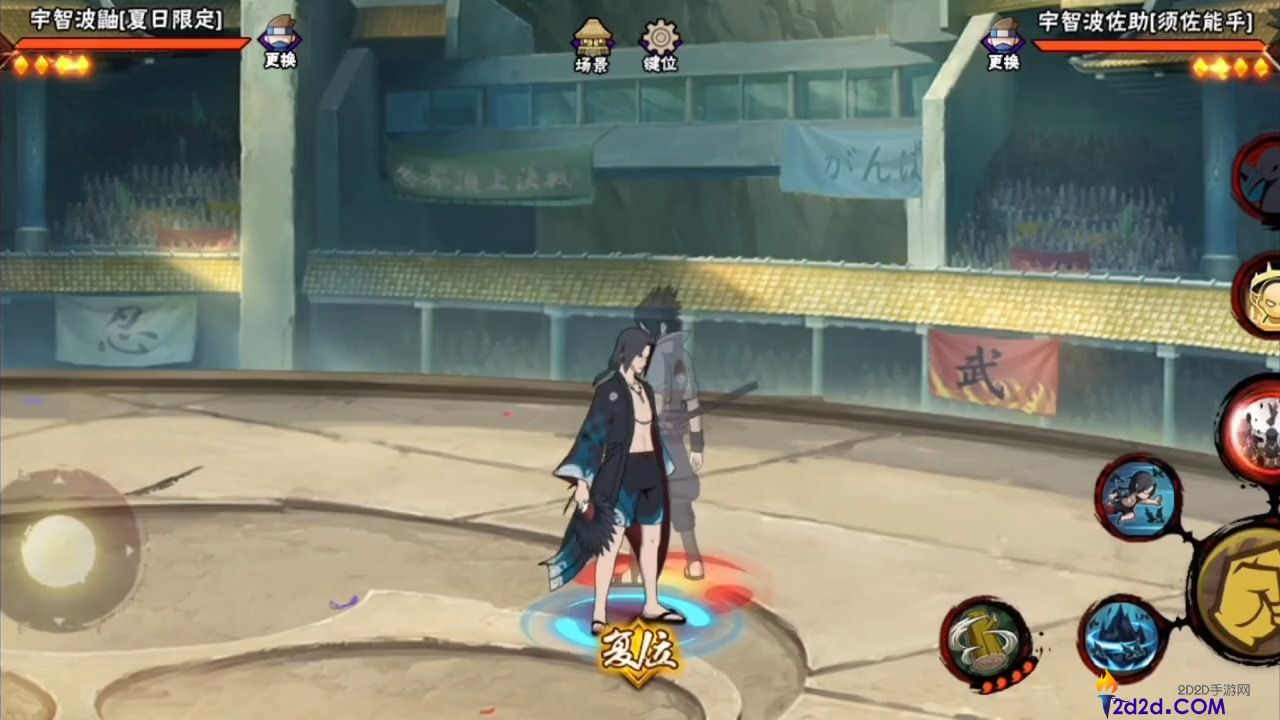This screenshot has height=720, width=1280.
Task: Tap the virtual movement joystick
Action: point(60,551)
